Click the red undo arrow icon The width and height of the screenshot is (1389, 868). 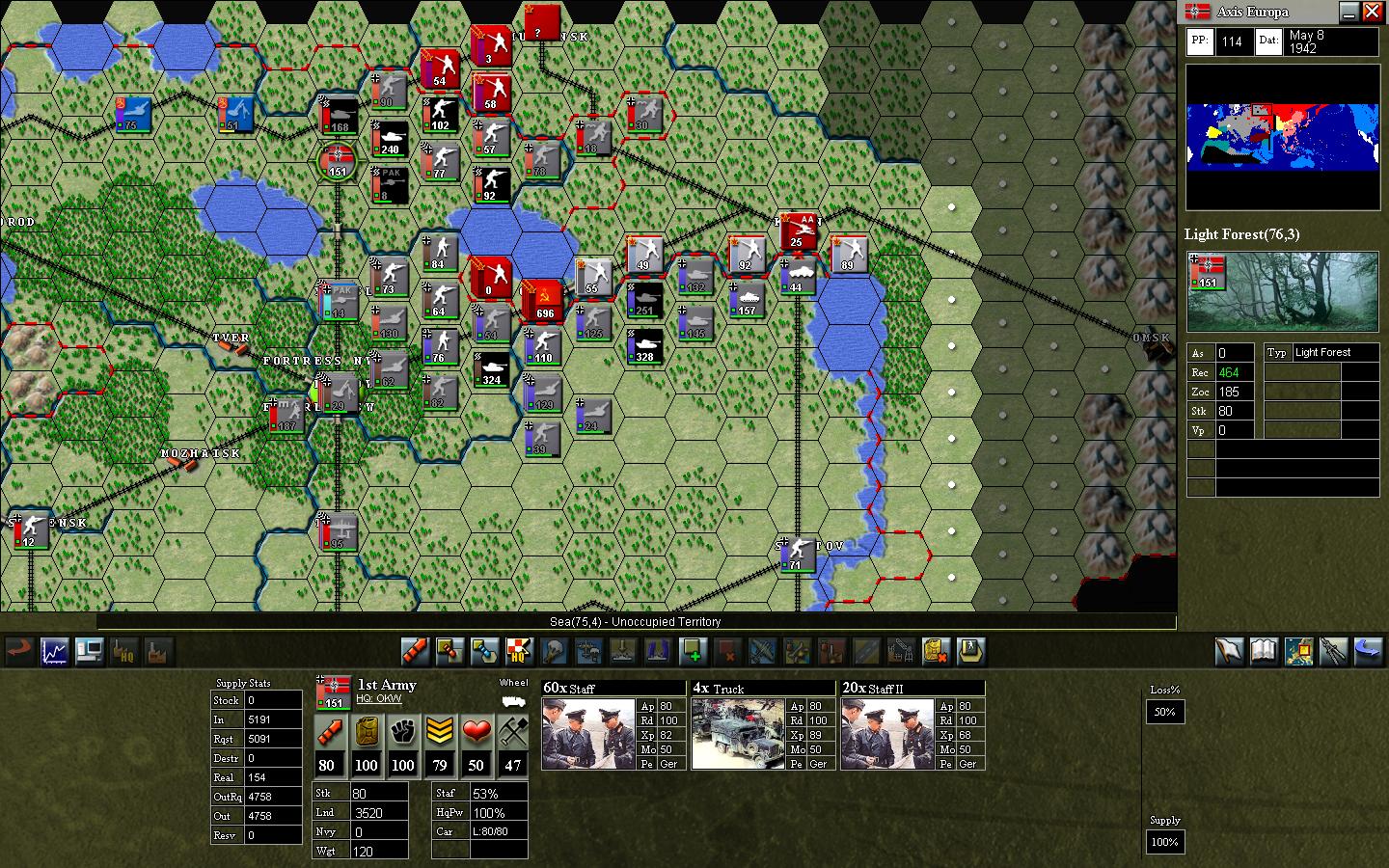pyautogui.click(x=18, y=652)
